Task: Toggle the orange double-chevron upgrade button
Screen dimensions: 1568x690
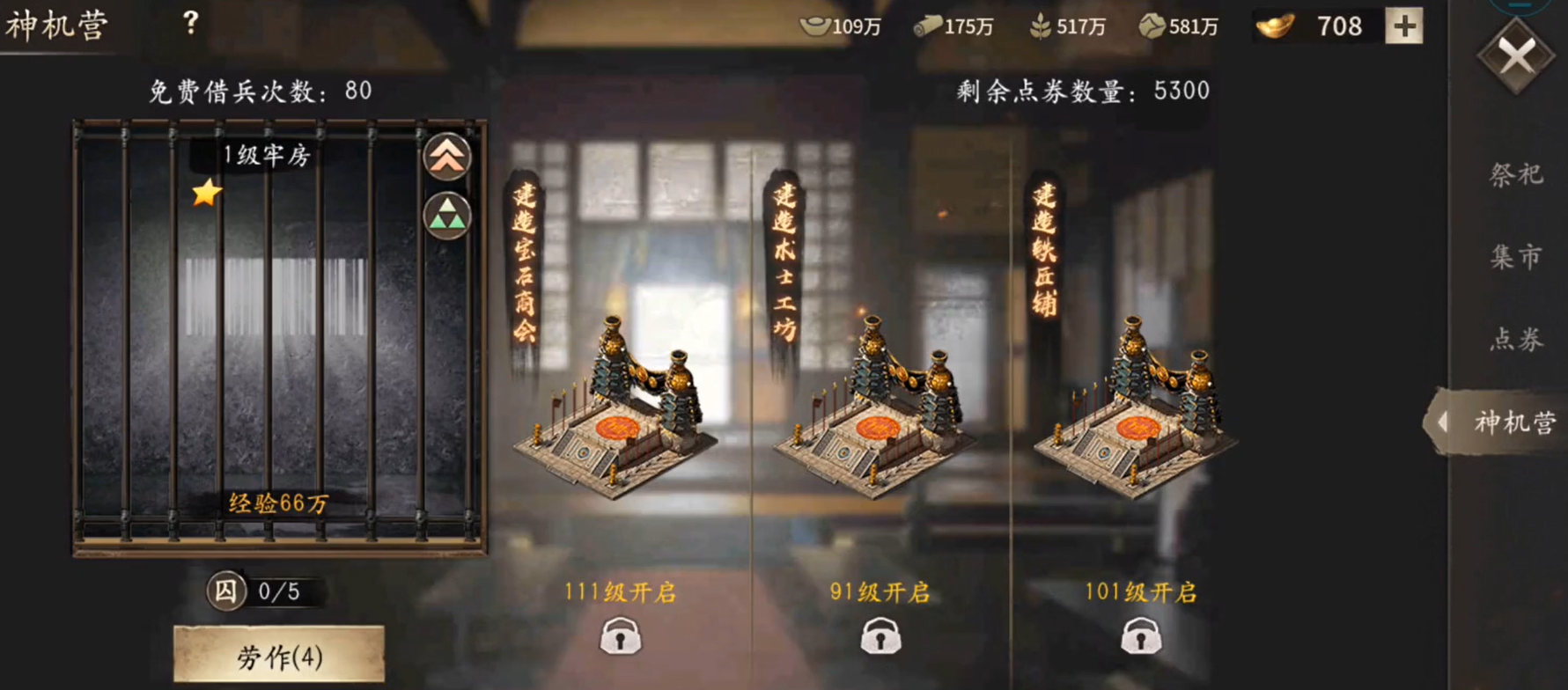Action: pyautogui.click(x=447, y=158)
